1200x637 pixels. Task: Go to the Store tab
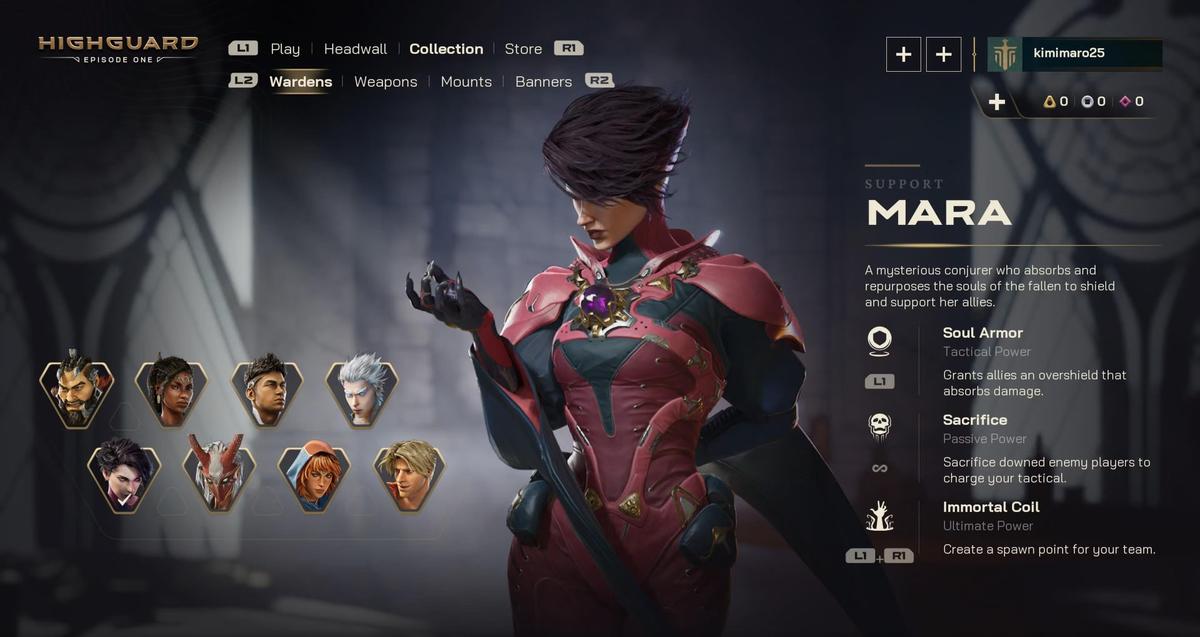pos(523,49)
